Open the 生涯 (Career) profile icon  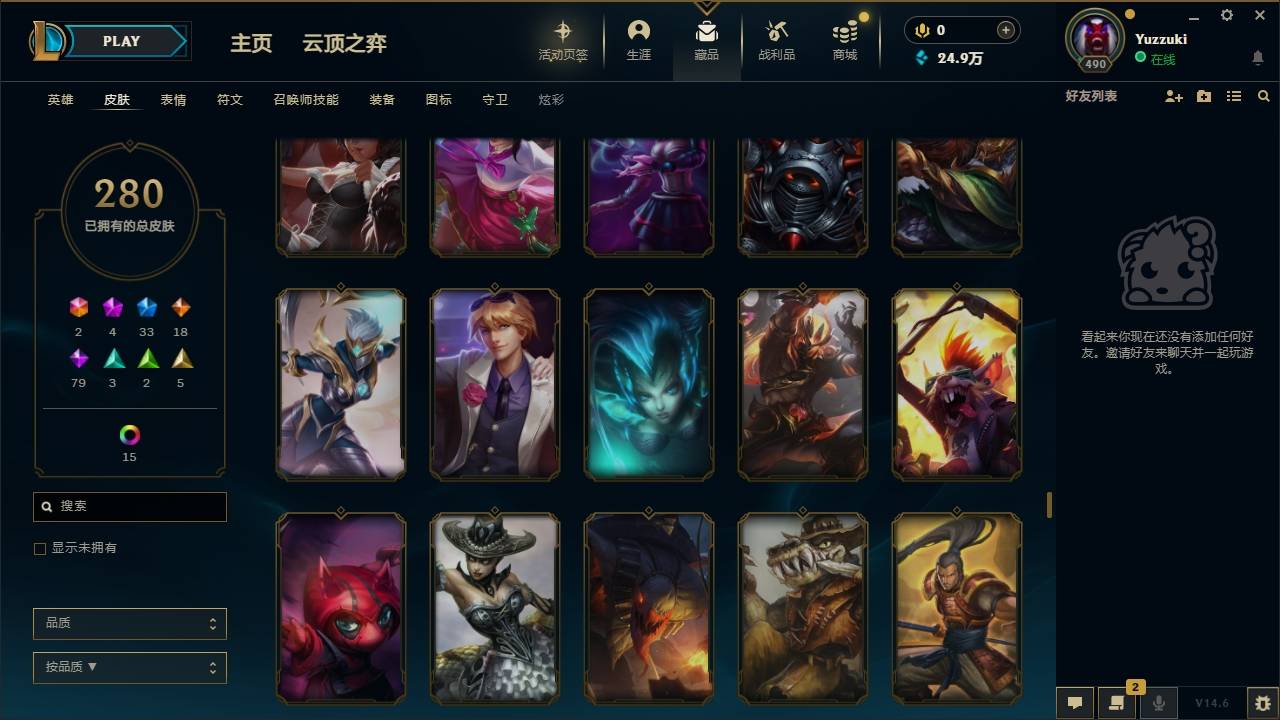click(x=638, y=40)
